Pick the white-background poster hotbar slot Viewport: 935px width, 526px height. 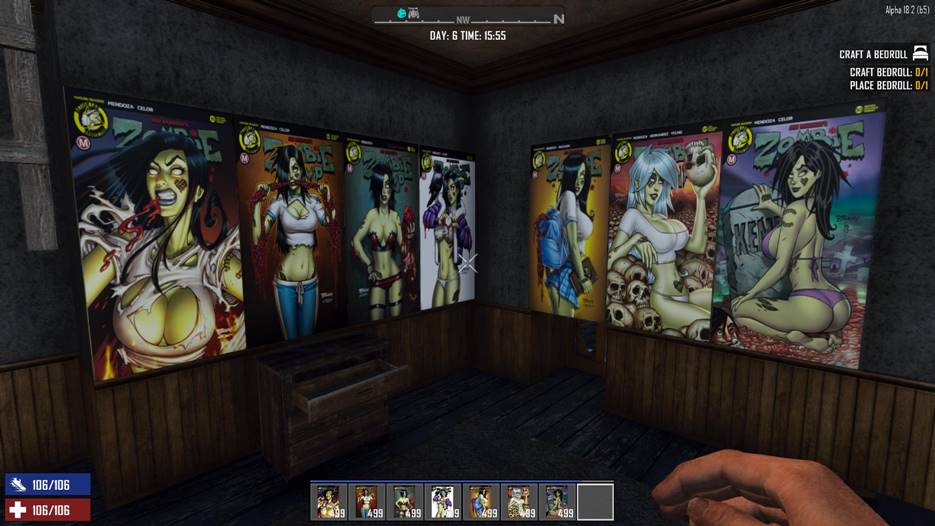(x=443, y=502)
